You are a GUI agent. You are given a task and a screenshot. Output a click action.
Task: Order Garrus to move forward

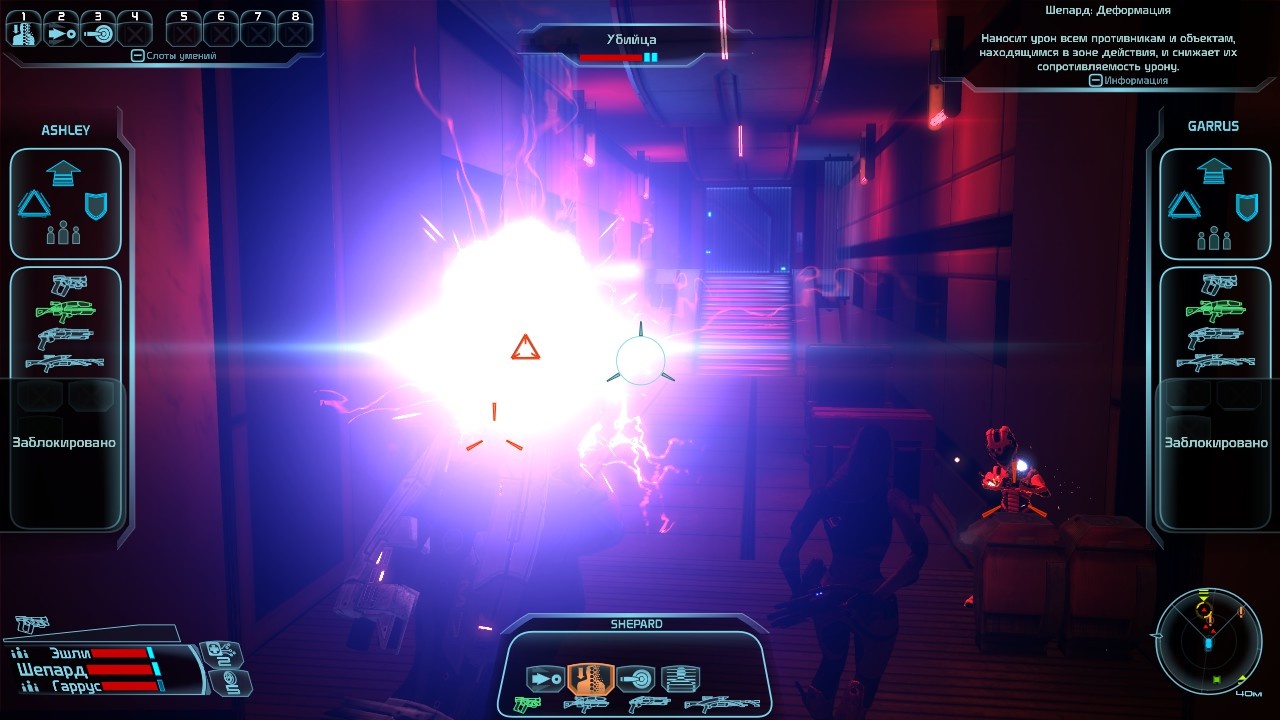pyautogui.click(x=1213, y=171)
